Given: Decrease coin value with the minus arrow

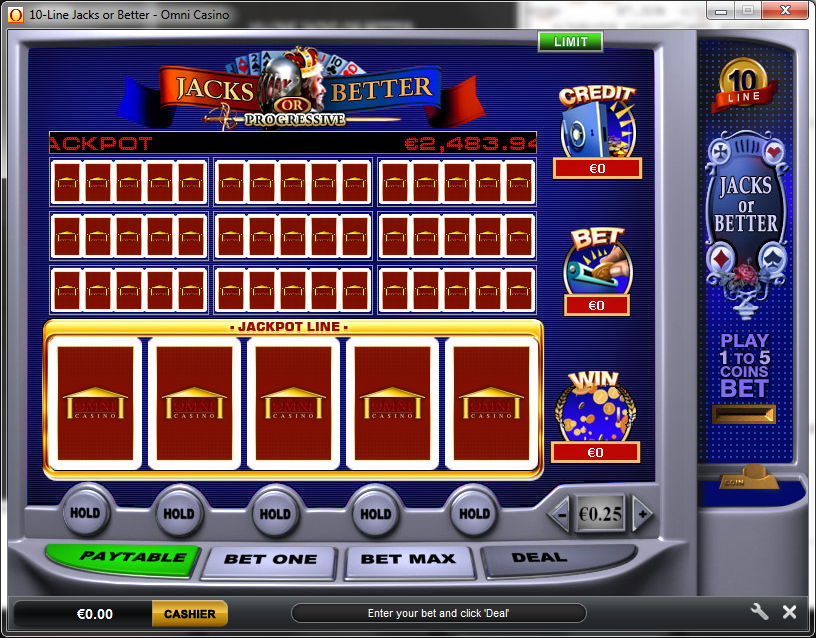Looking at the screenshot, I should (561, 514).
